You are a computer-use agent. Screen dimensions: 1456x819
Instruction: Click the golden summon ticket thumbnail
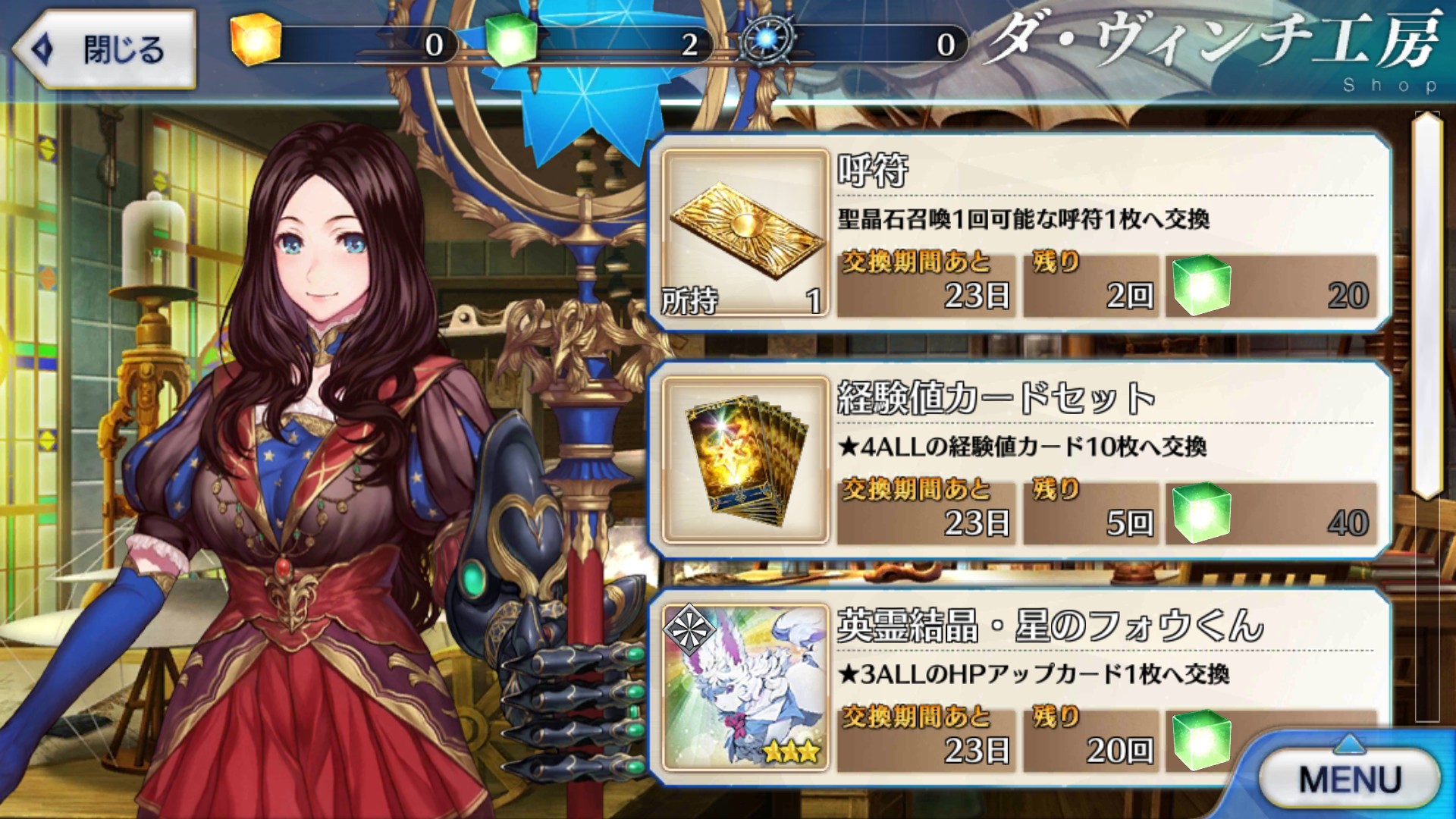coord(745,231)
